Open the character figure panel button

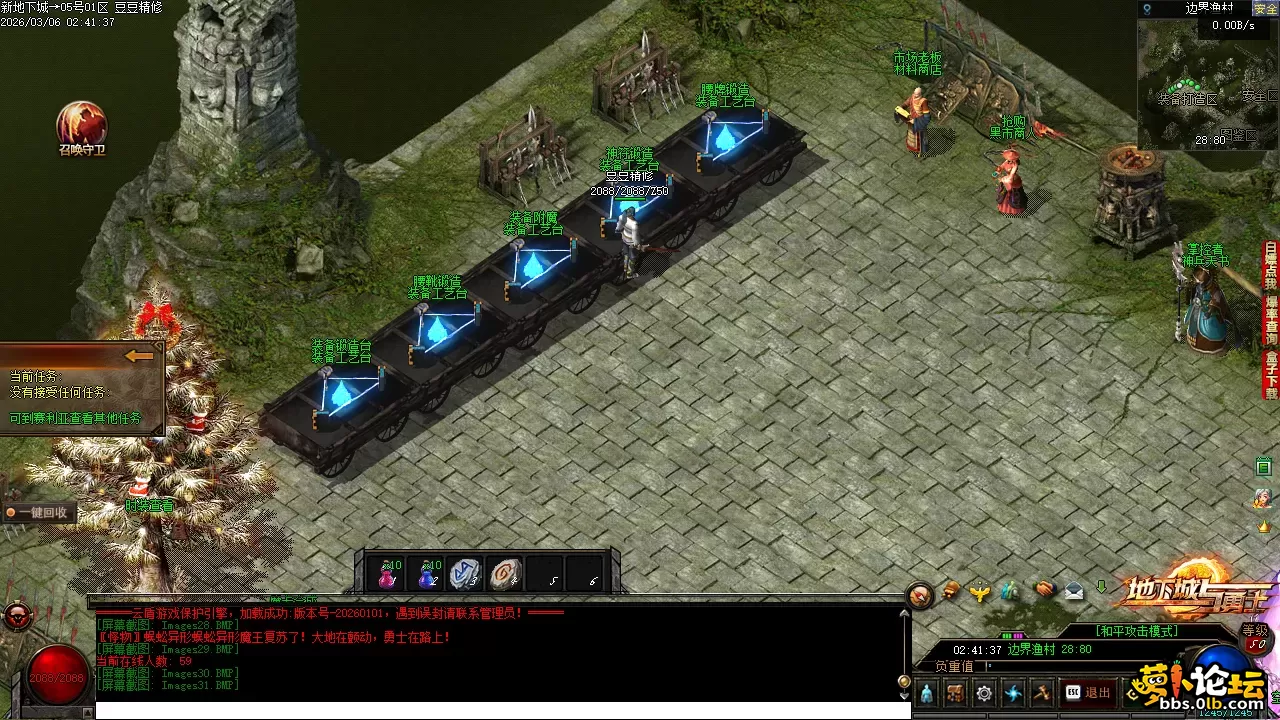926,692
